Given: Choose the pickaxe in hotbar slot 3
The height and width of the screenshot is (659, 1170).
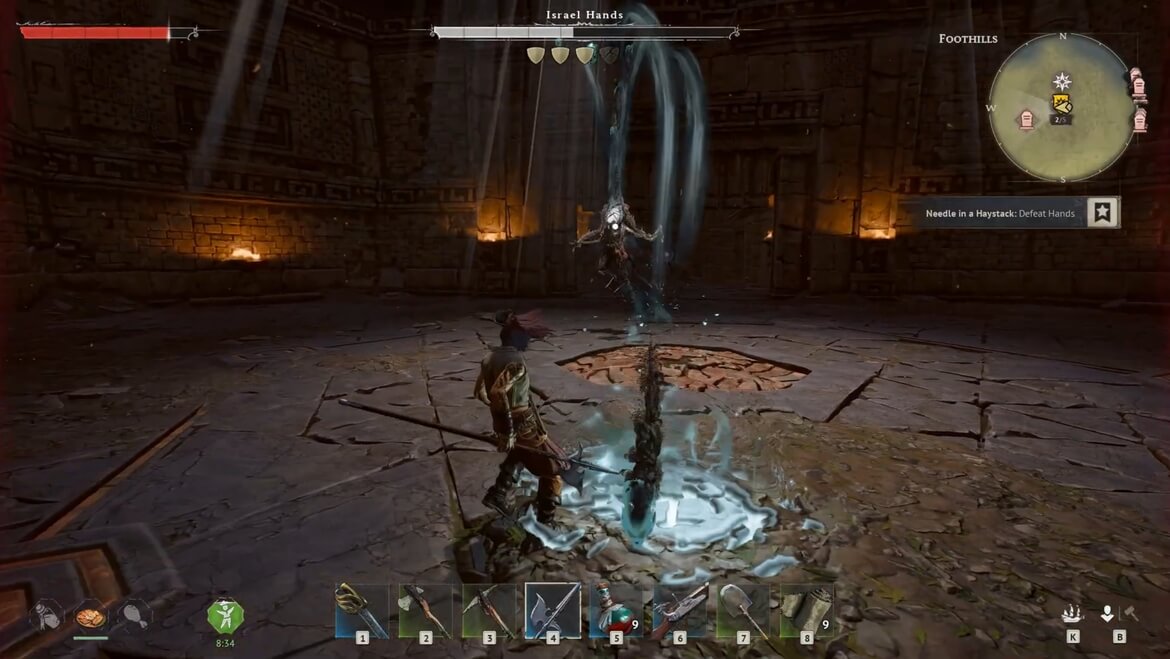Looking at the screenshot, I should coord(489,610).
